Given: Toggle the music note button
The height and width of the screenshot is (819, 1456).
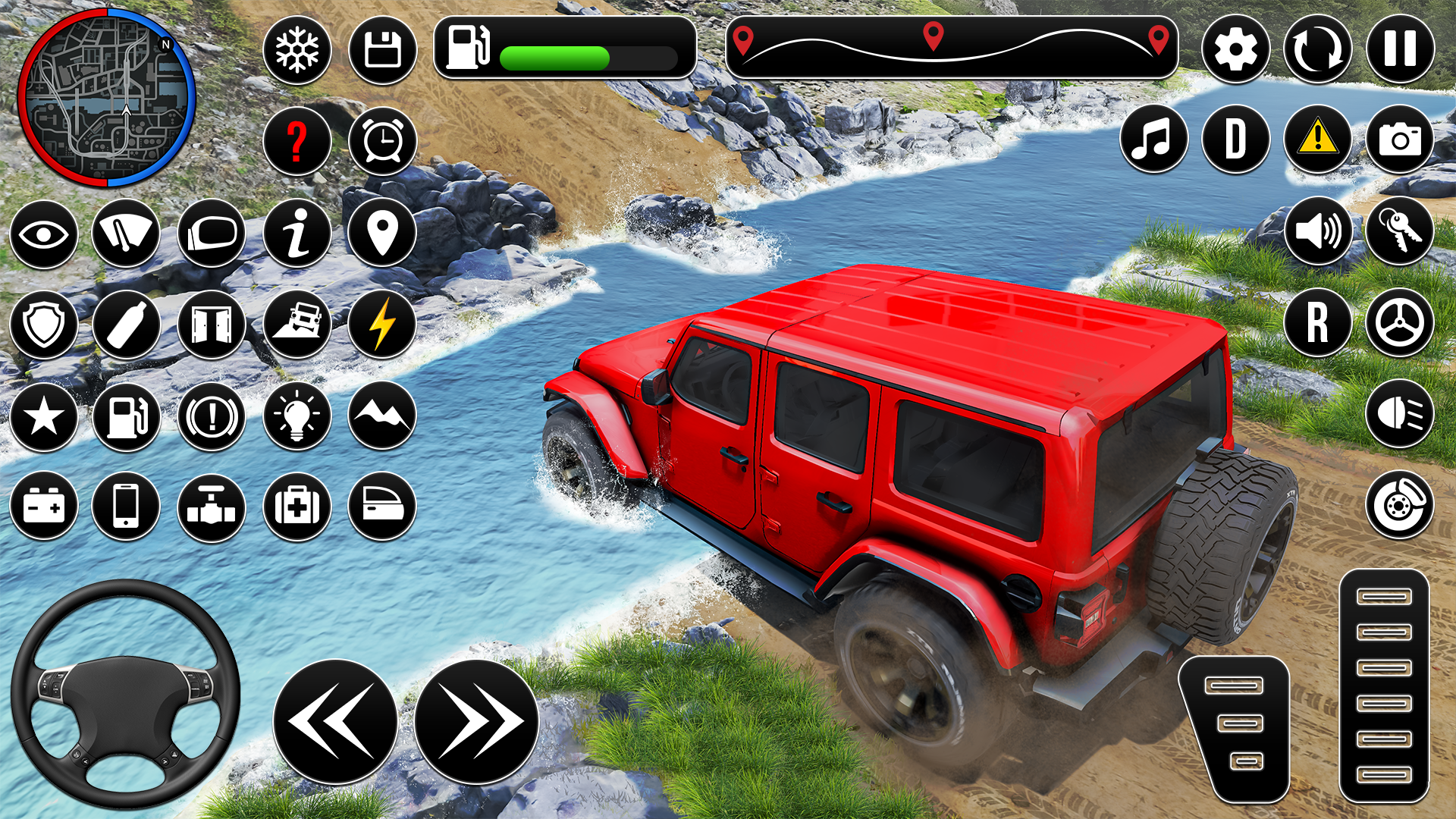Looking at the screenshot, I should [1153, 140].
